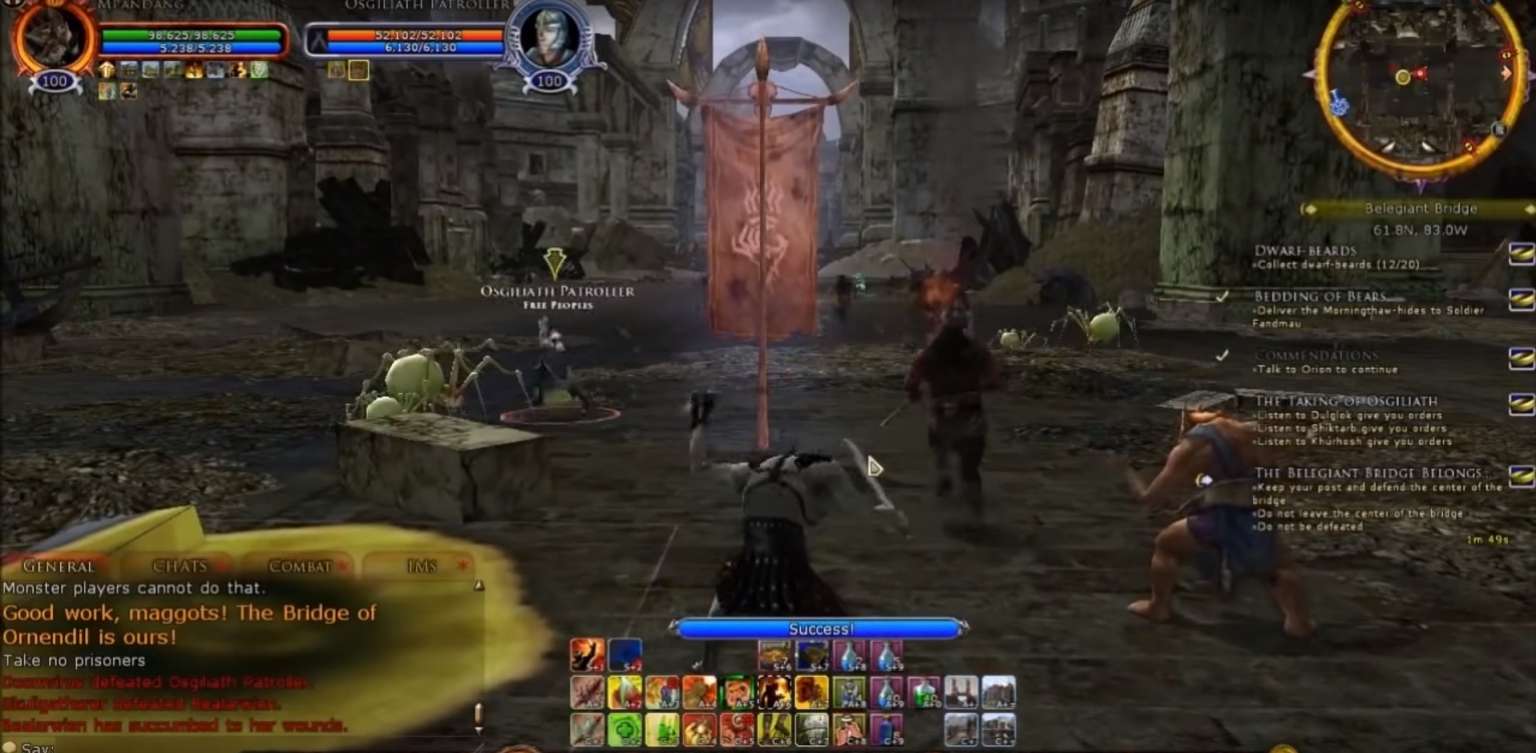Expand The Taking of Osgiliath quest entry
The height and width of the screenshot is (753, 1536).
1521,401
